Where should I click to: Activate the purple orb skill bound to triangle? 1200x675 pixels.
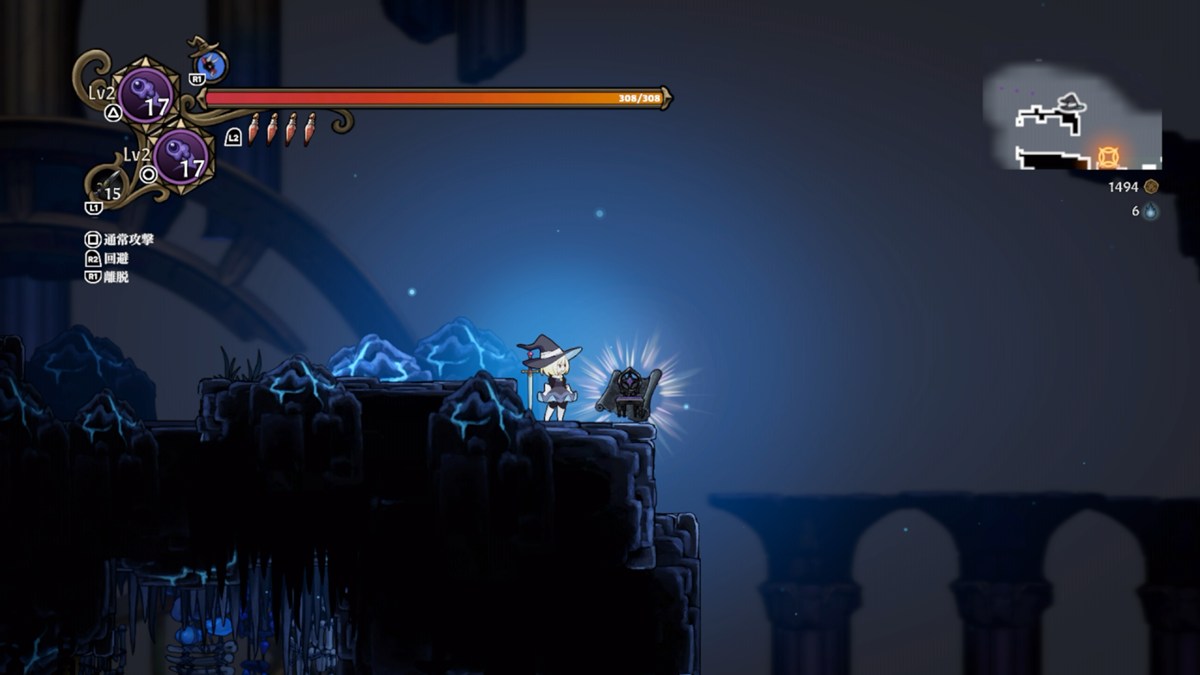pos(146,95)
